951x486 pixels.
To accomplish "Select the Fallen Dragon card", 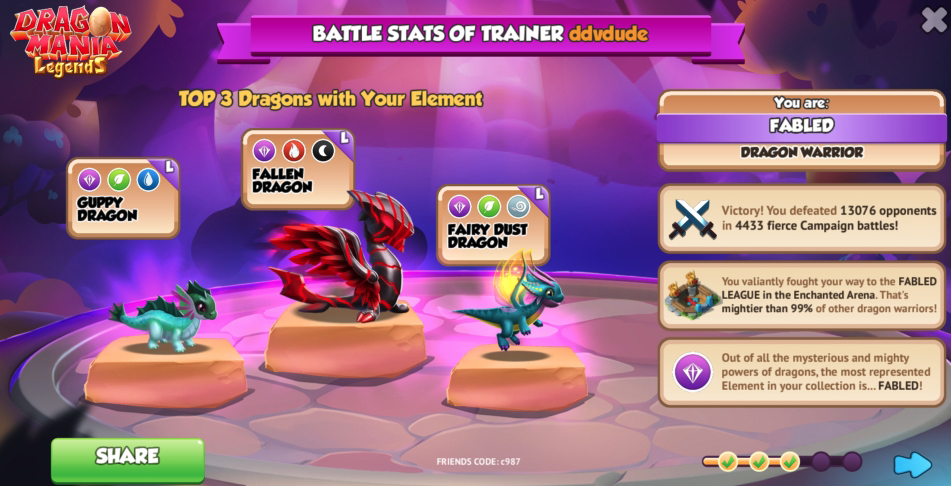I will pyautogui.click(x=297, y=168).
